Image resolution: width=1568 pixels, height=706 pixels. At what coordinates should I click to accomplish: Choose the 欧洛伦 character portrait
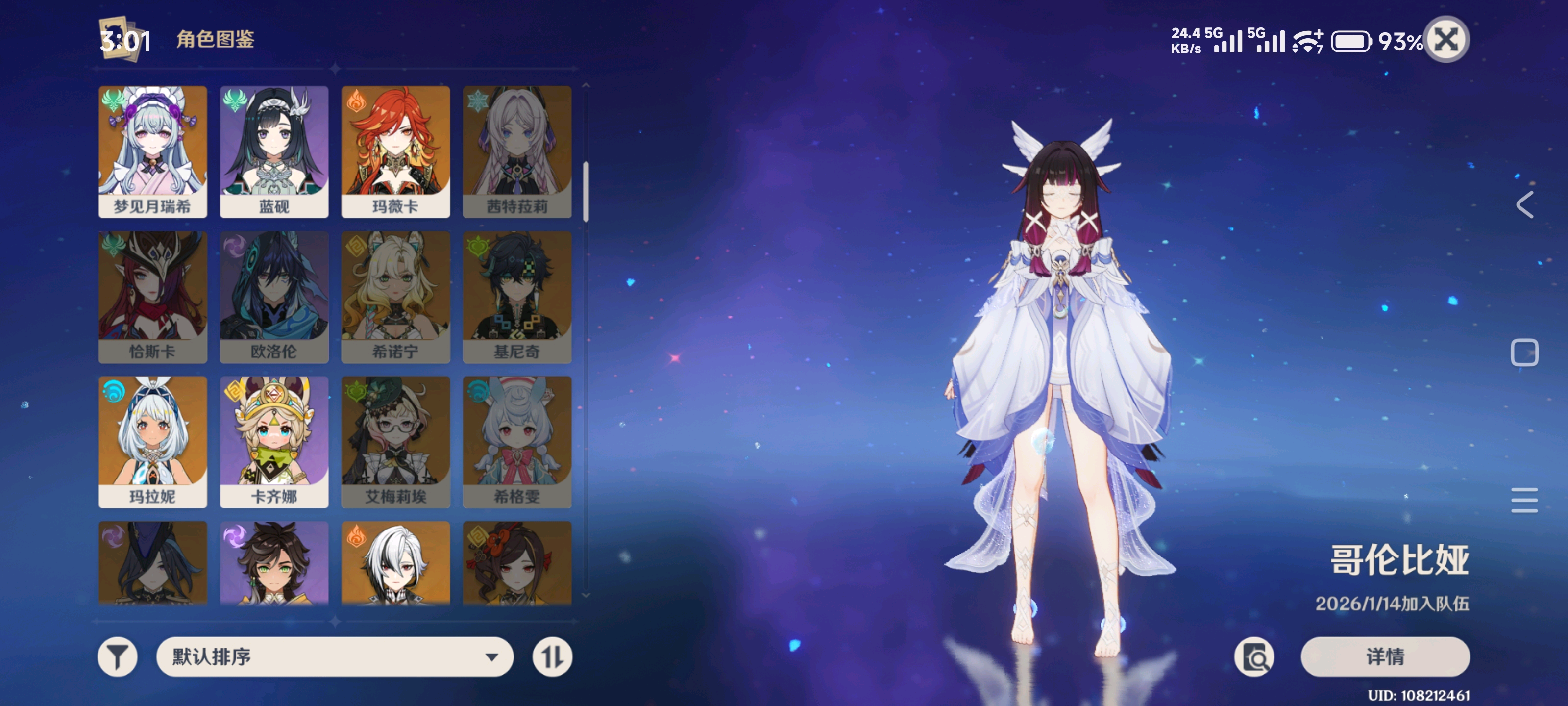[274, 297]
